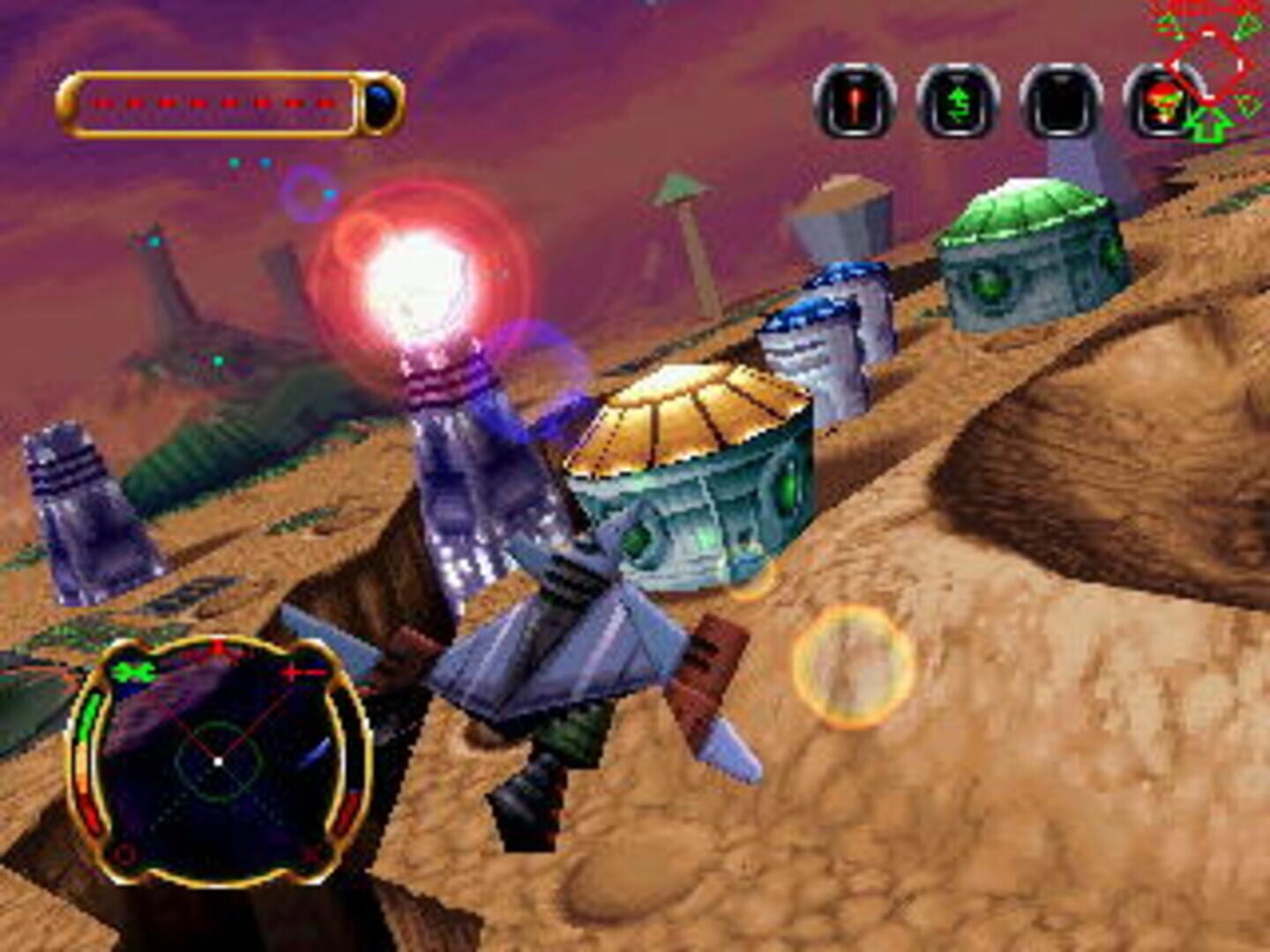This screenshot has width=1270, height=952.
Task: Click the red cross enemy marker on radar
Action: (293, 673)
